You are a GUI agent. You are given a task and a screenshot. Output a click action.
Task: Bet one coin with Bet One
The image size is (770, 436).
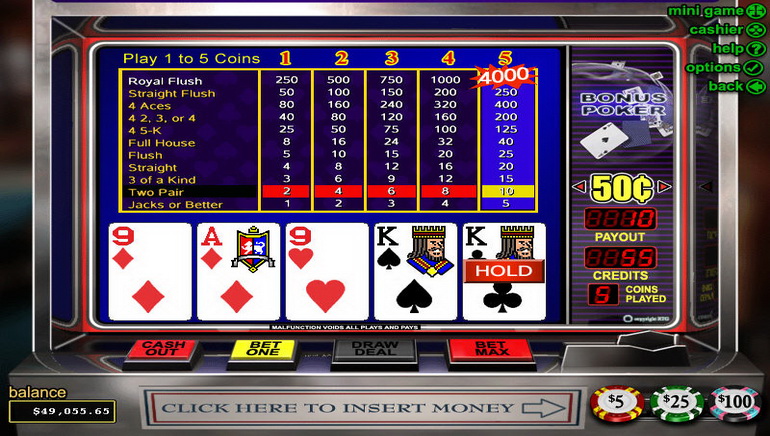(x=258, y=349)
